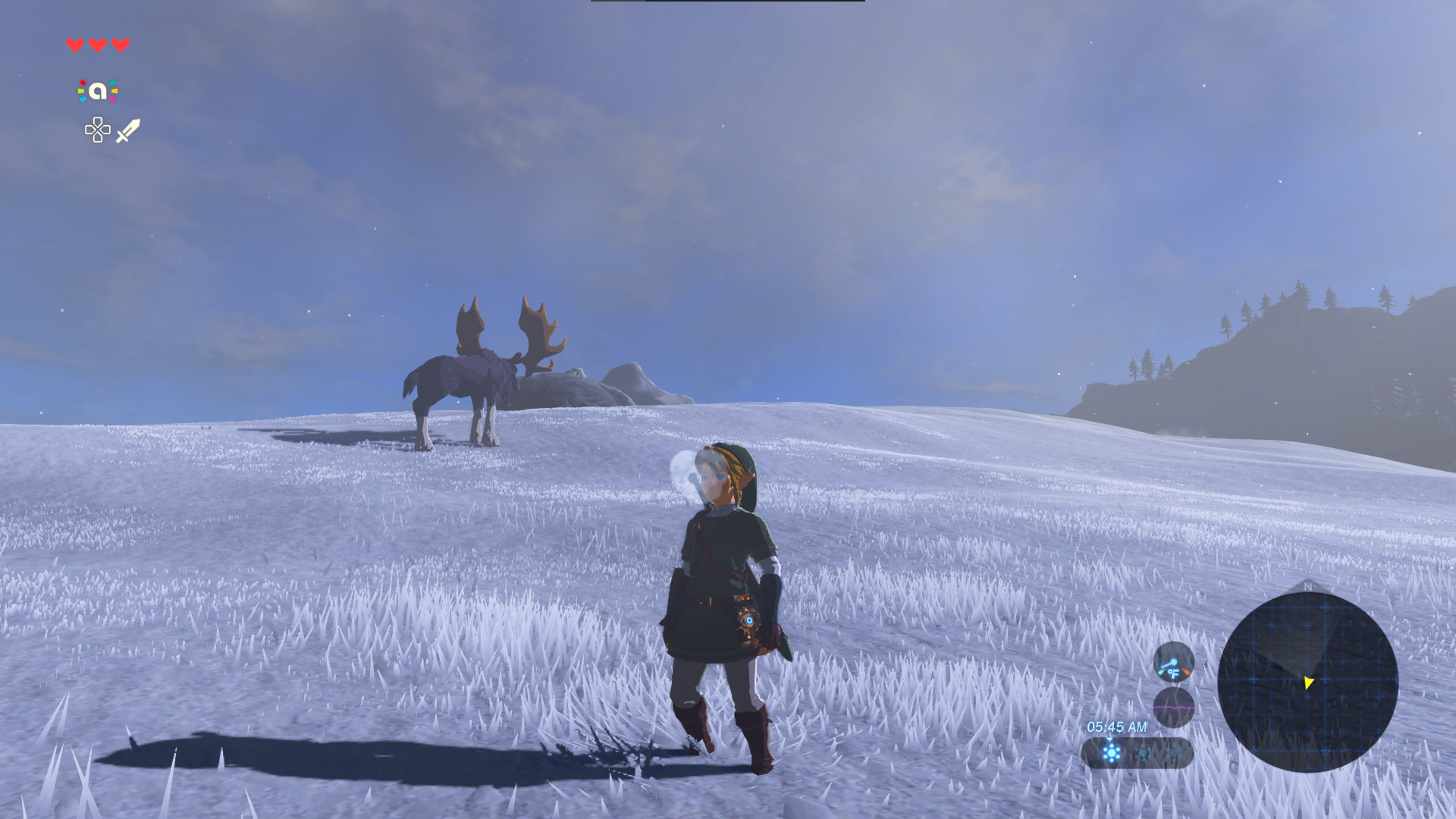The width and height of the screenshot is (1456, 819).
Task: Toggle the first heart in the health meter
Action: [74, 44]
